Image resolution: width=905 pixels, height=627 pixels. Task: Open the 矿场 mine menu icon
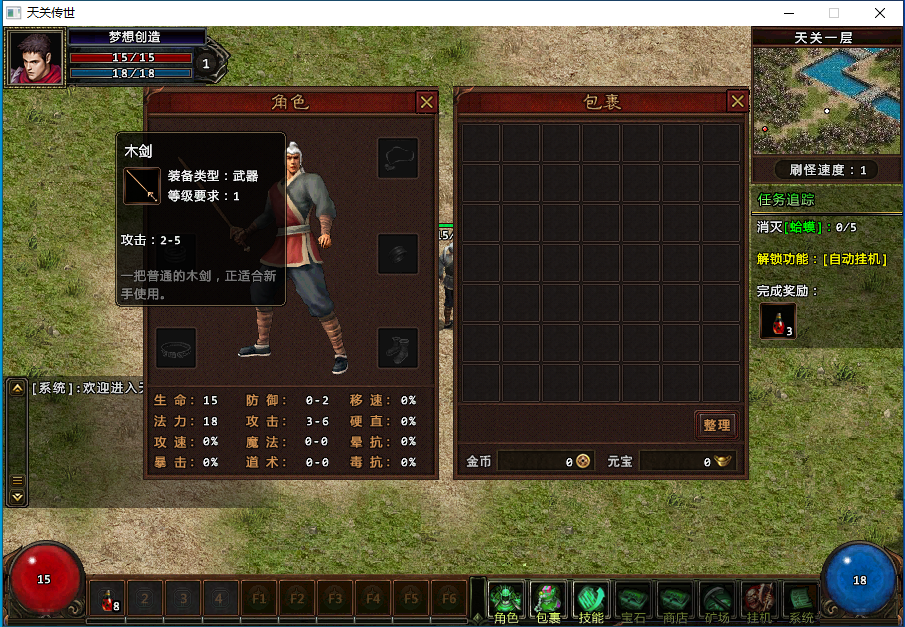click(x=717, y=600)
